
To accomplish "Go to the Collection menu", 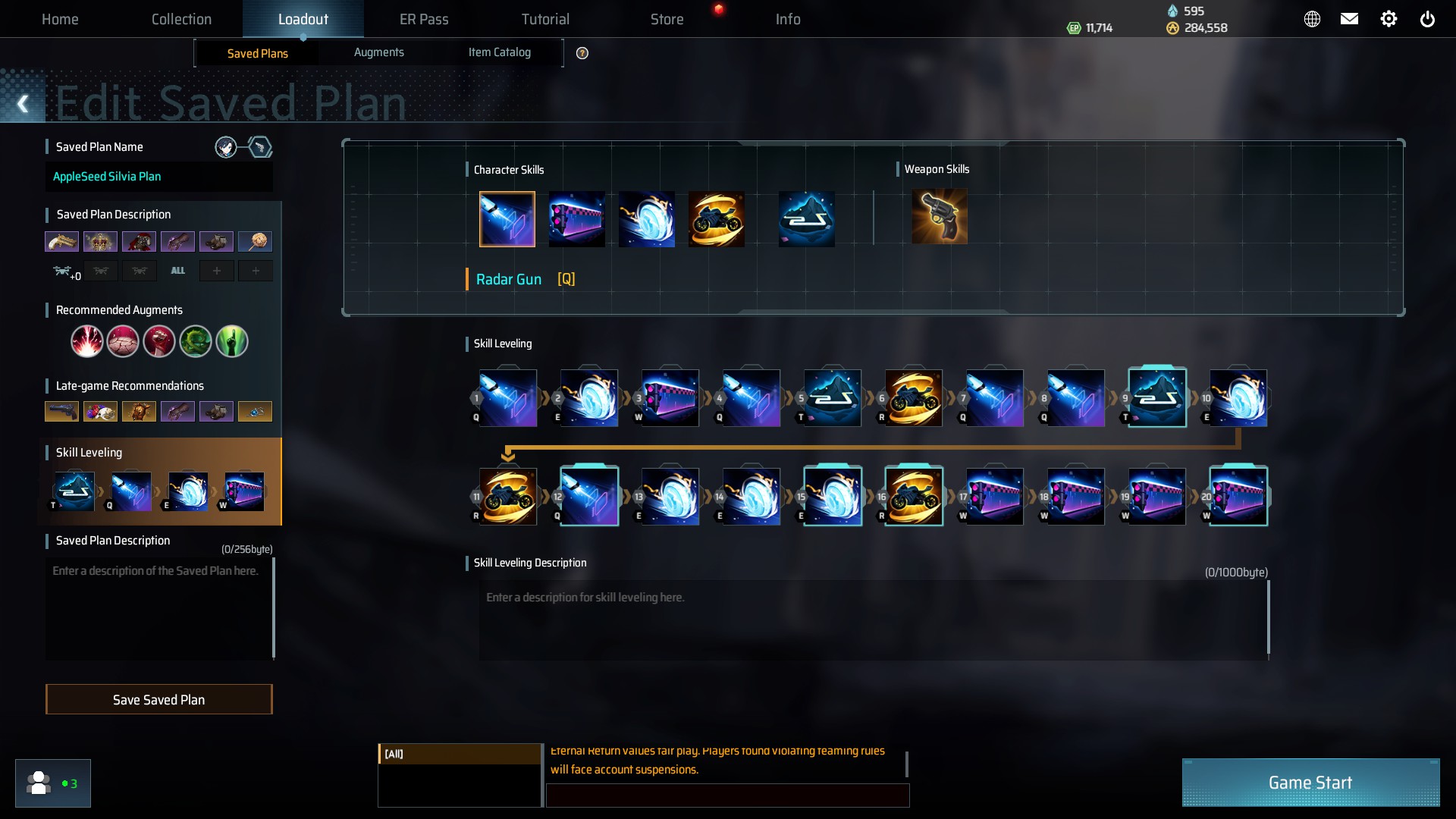I will click(181, 19).
